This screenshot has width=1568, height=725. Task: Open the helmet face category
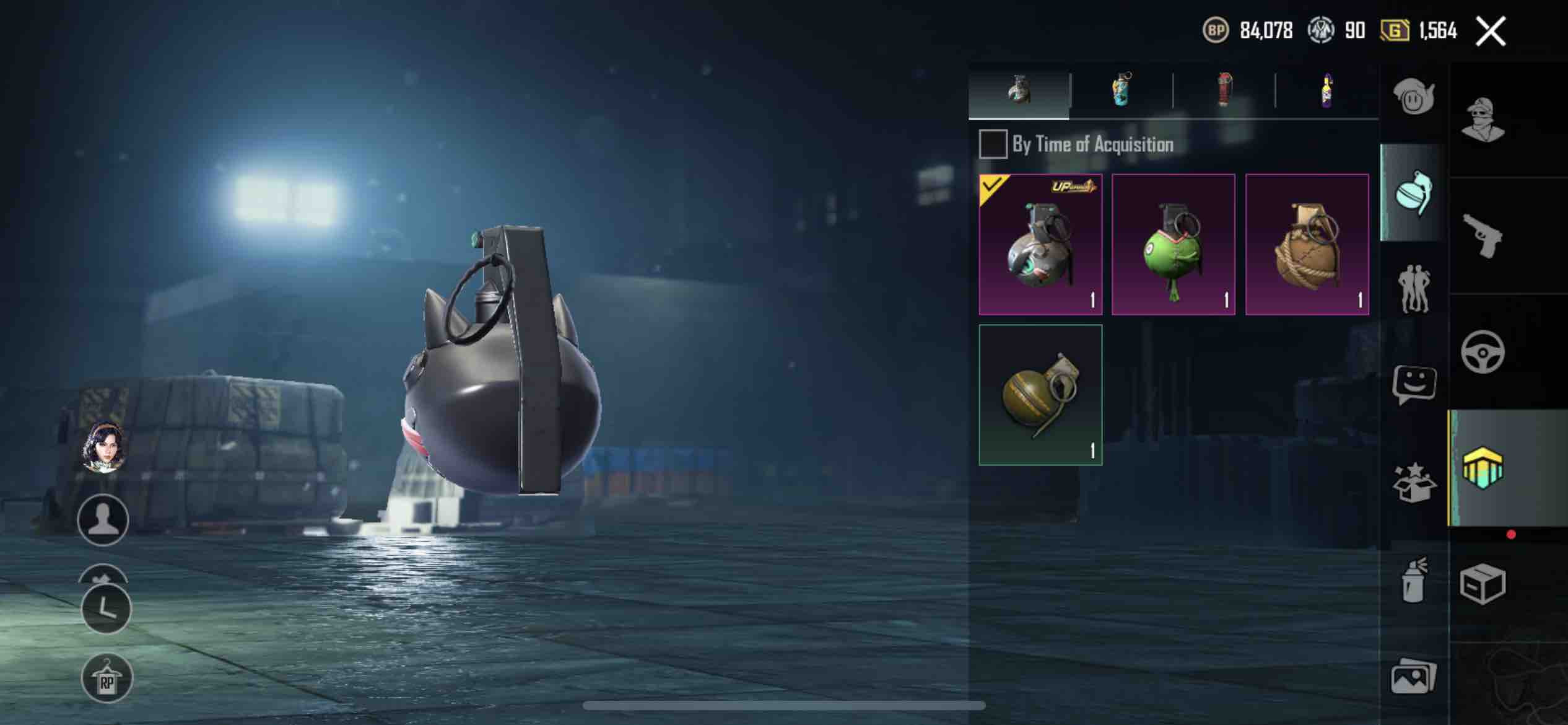pos(1413,97)
